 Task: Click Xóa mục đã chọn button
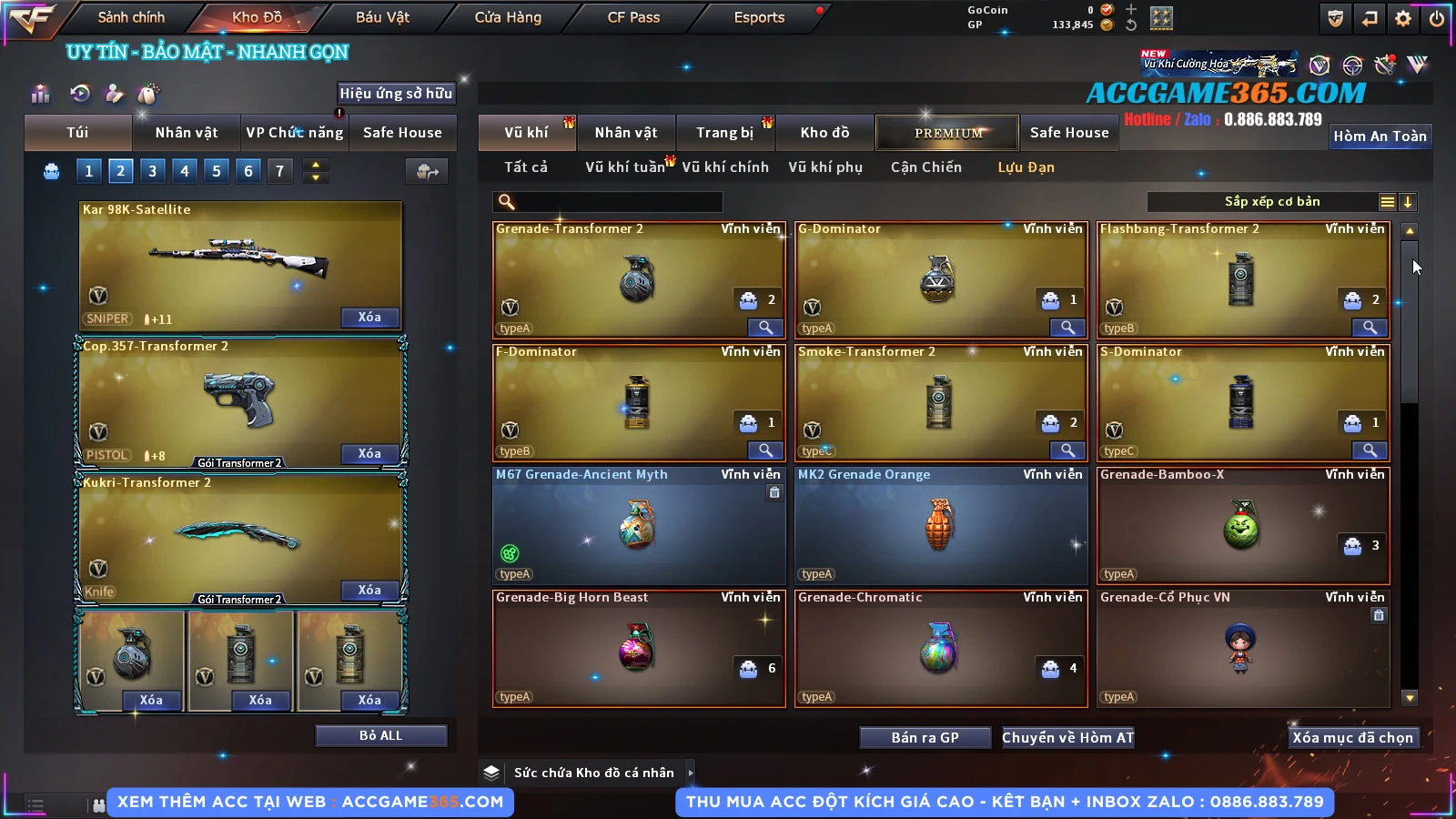pos(1352,737)
